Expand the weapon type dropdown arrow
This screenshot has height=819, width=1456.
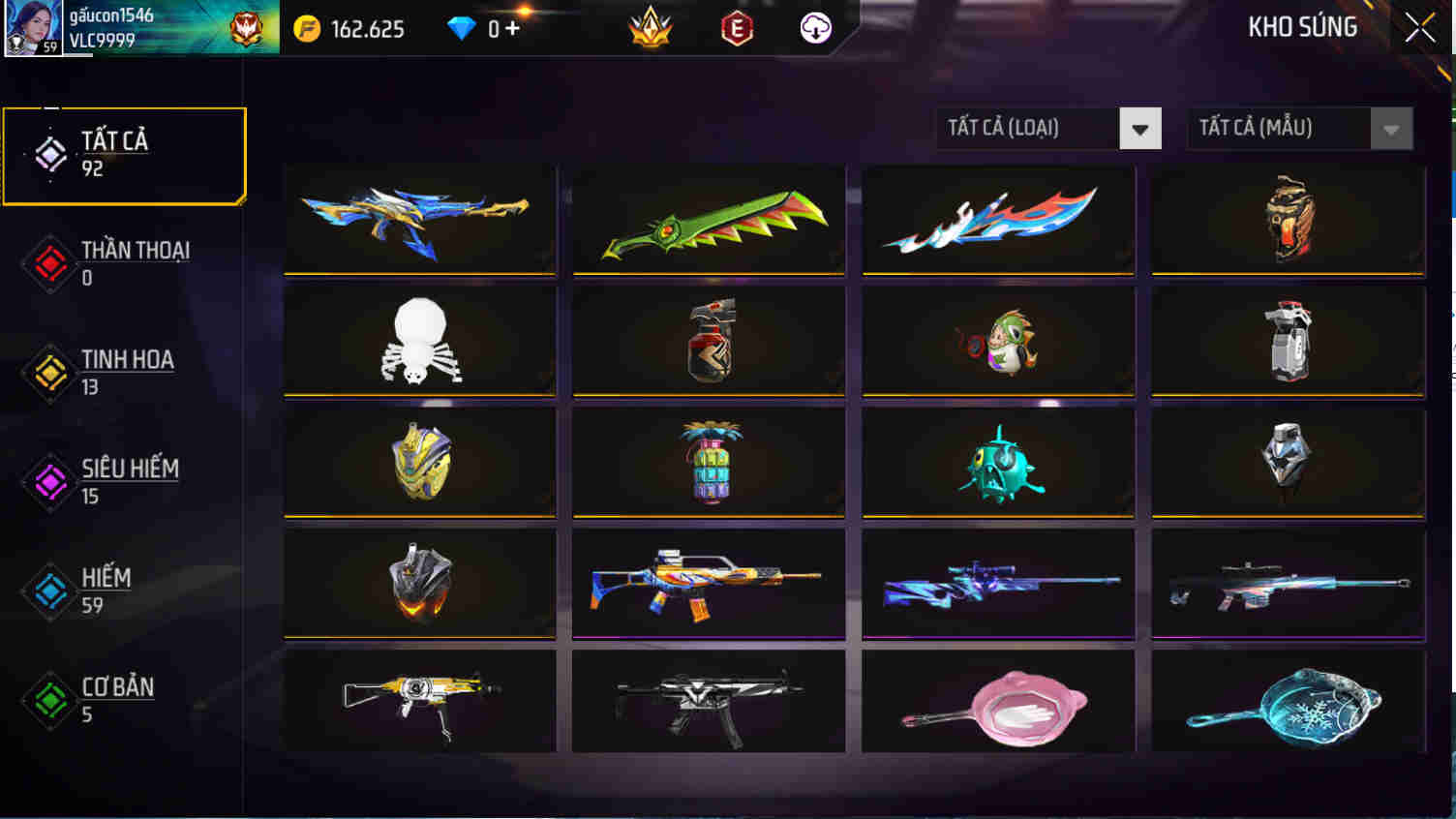click(1142, 128)
